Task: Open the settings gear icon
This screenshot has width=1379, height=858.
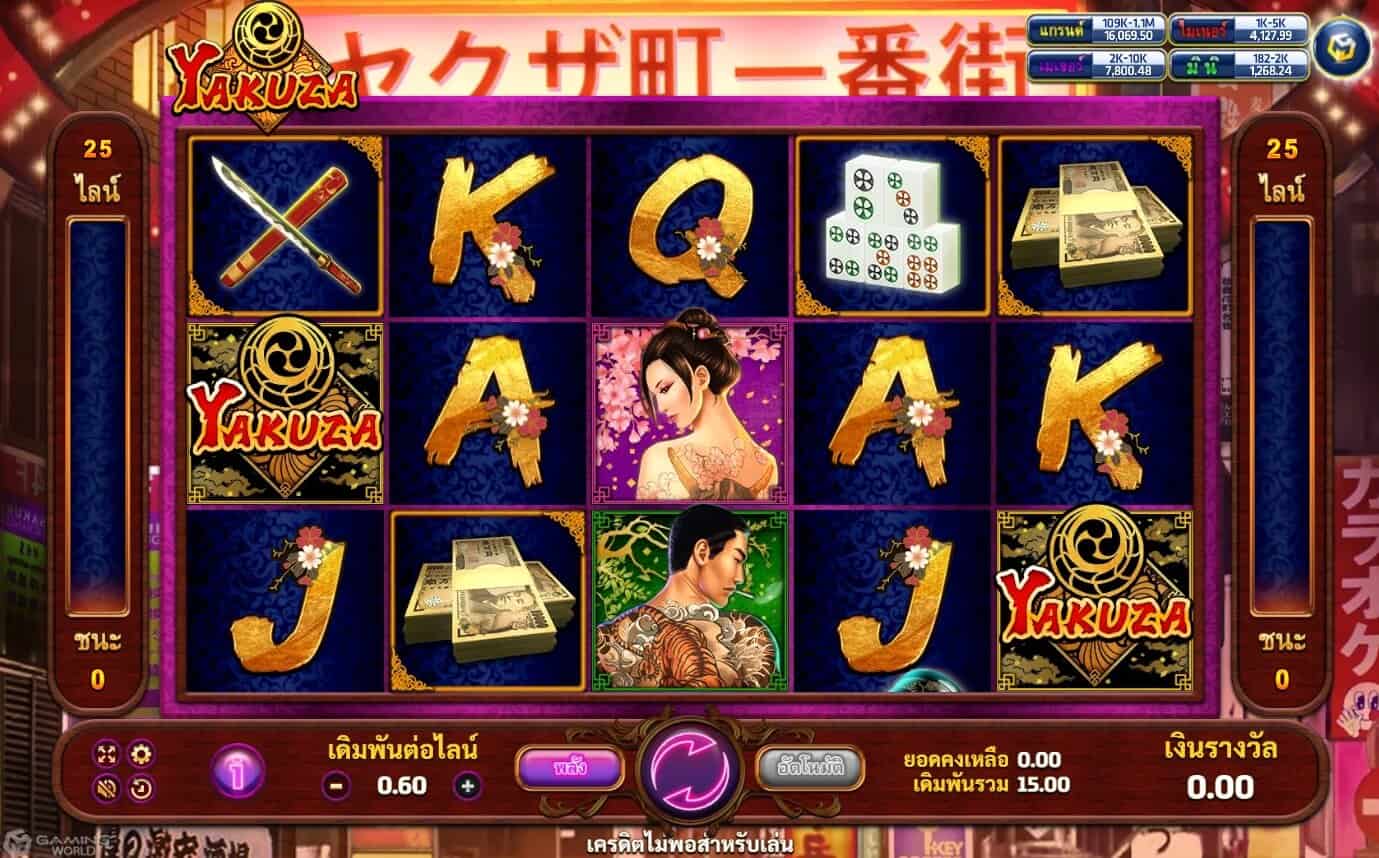Action: coord(141,753)
